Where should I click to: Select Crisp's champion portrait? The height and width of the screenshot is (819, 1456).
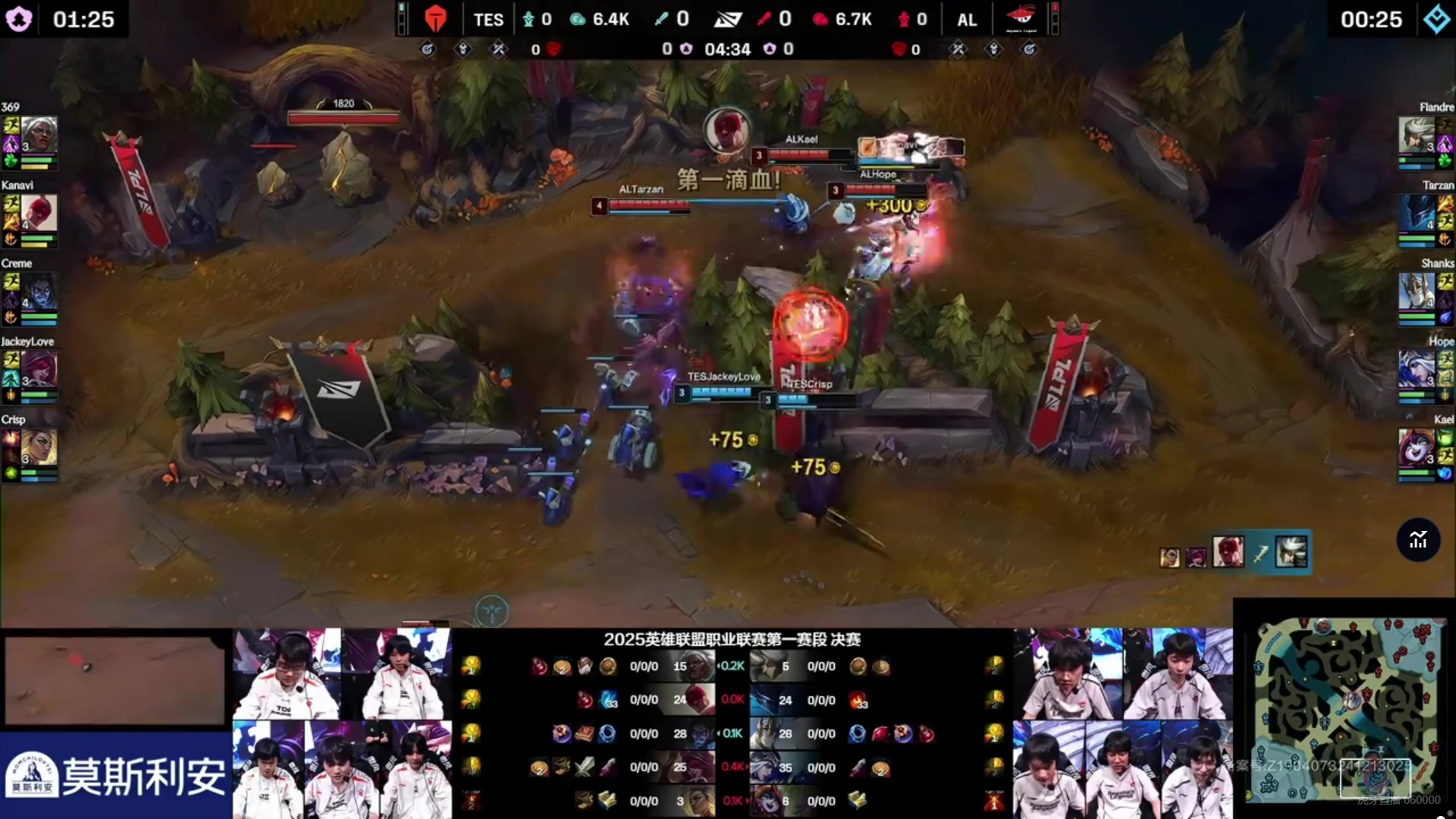coord(39,447)
